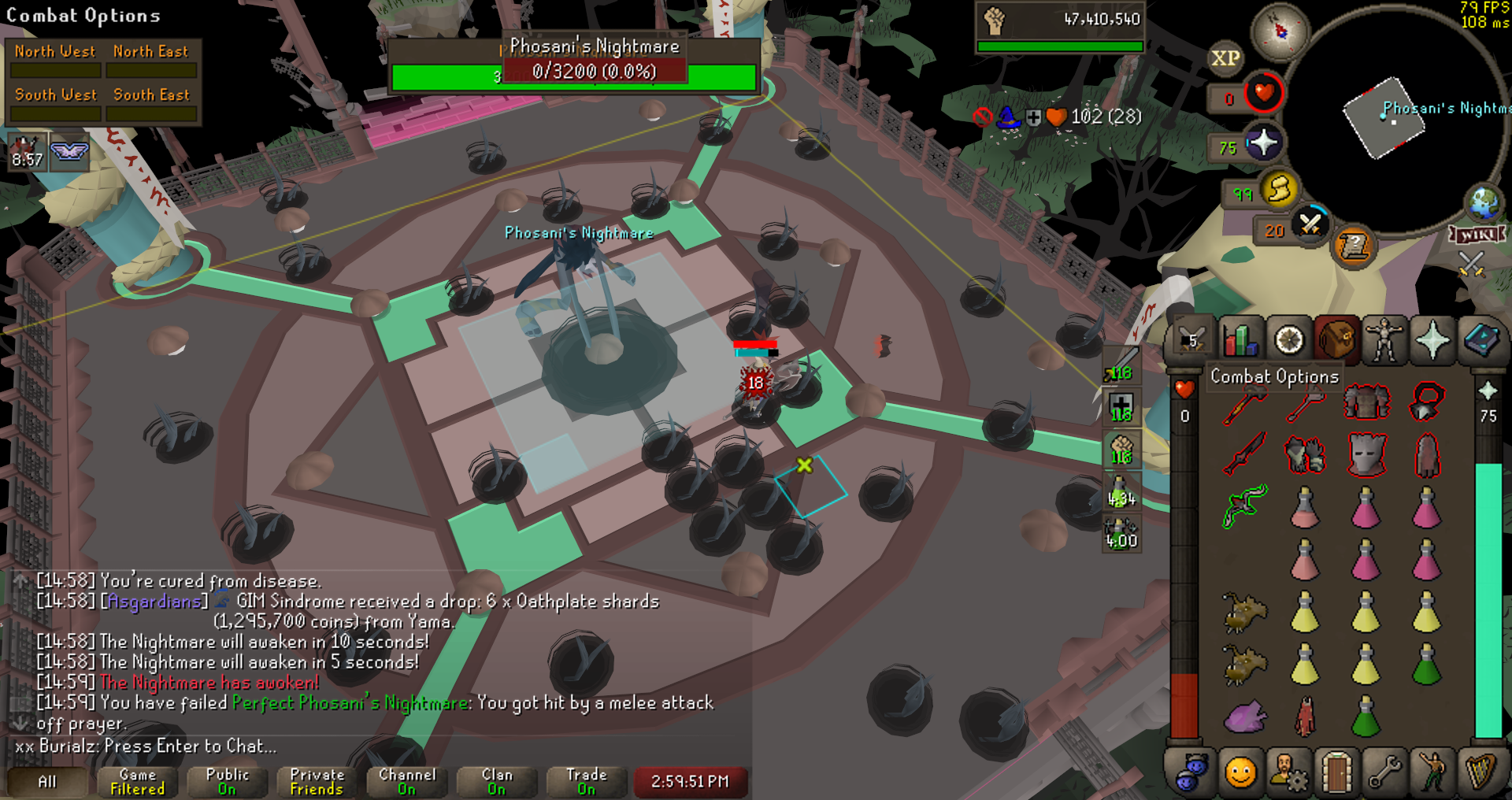1512x800 pixels.
Task: Switch to the Skills tab
Action: coord(1240,341)
